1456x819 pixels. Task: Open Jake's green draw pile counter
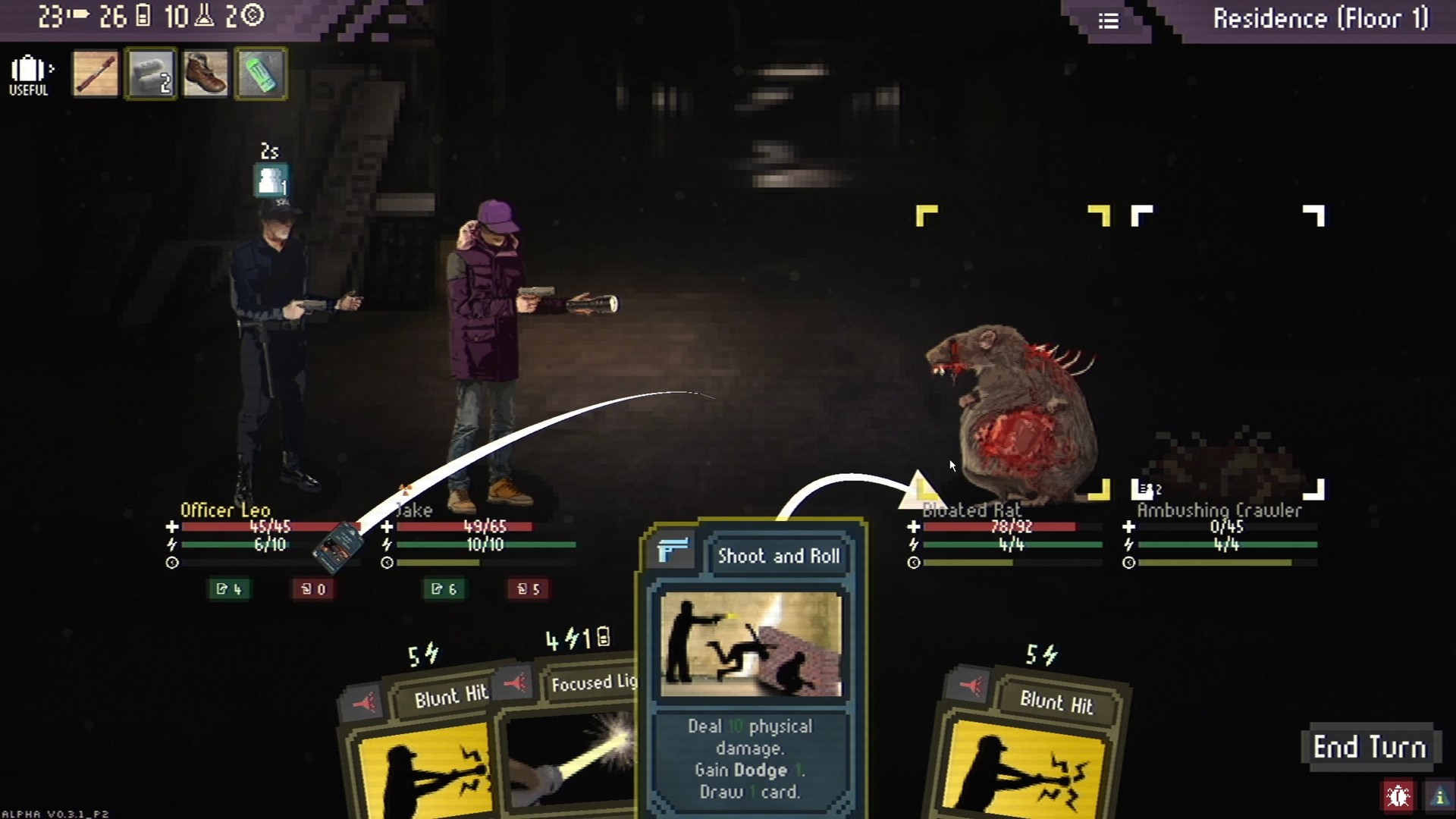click(x=444, y=589)
